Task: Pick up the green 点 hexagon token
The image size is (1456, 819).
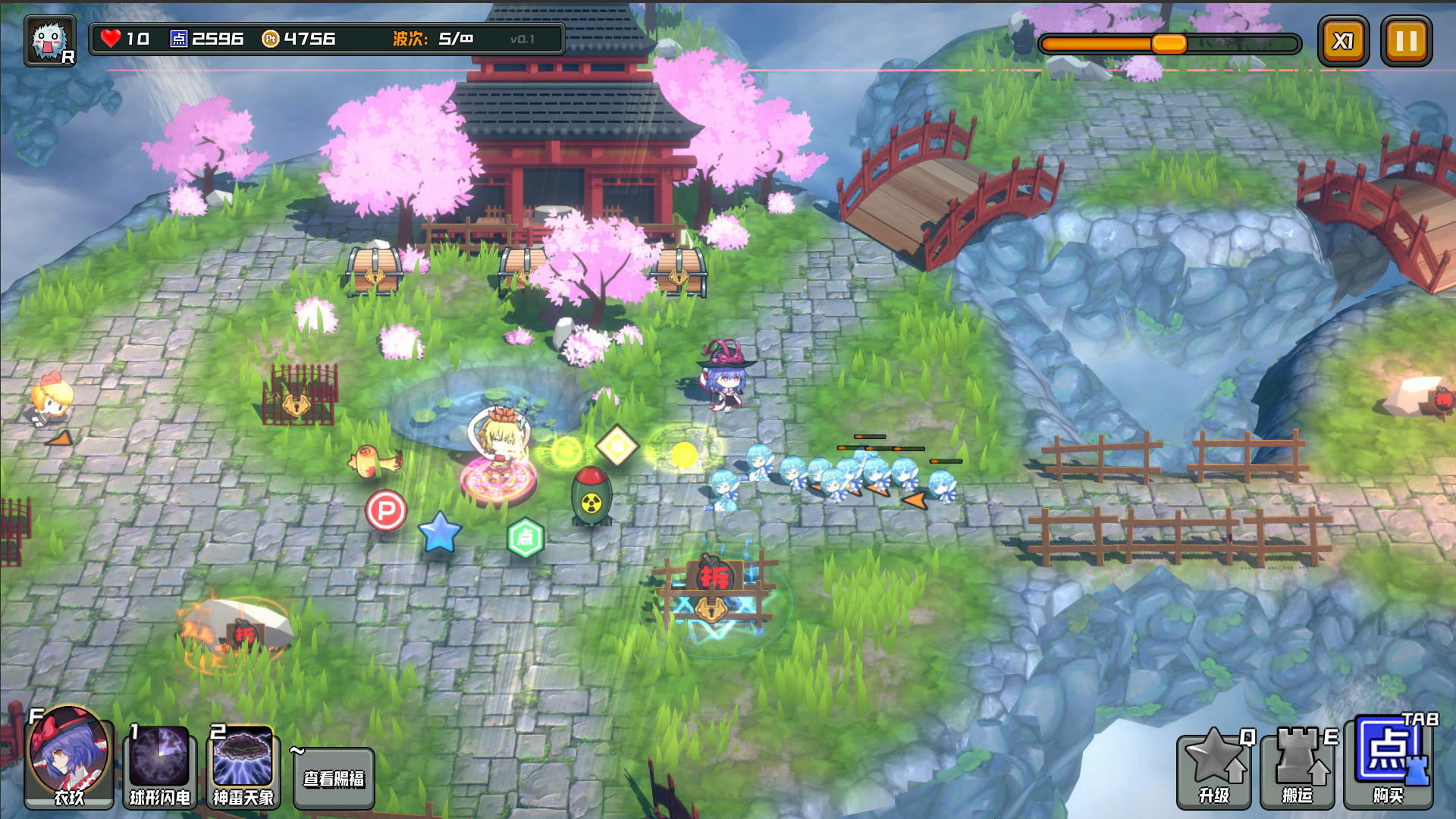Action: (x=528, y=536)
